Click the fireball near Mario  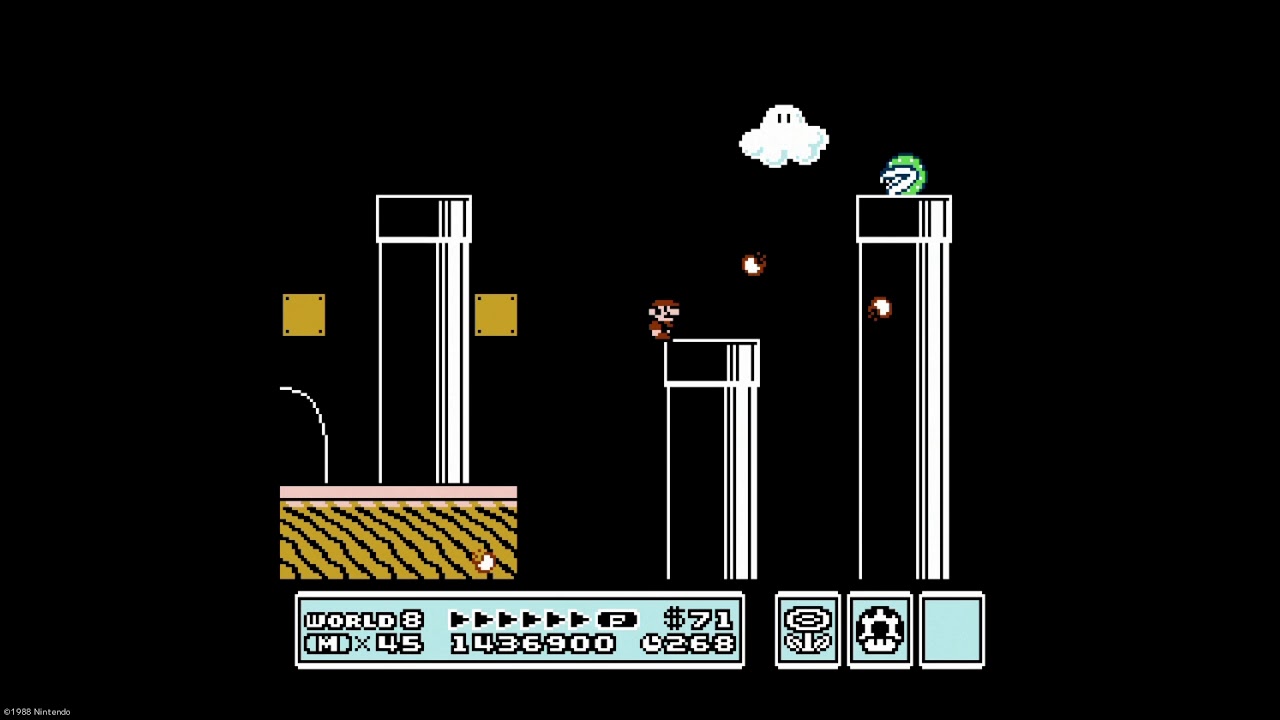pos(752,265)
